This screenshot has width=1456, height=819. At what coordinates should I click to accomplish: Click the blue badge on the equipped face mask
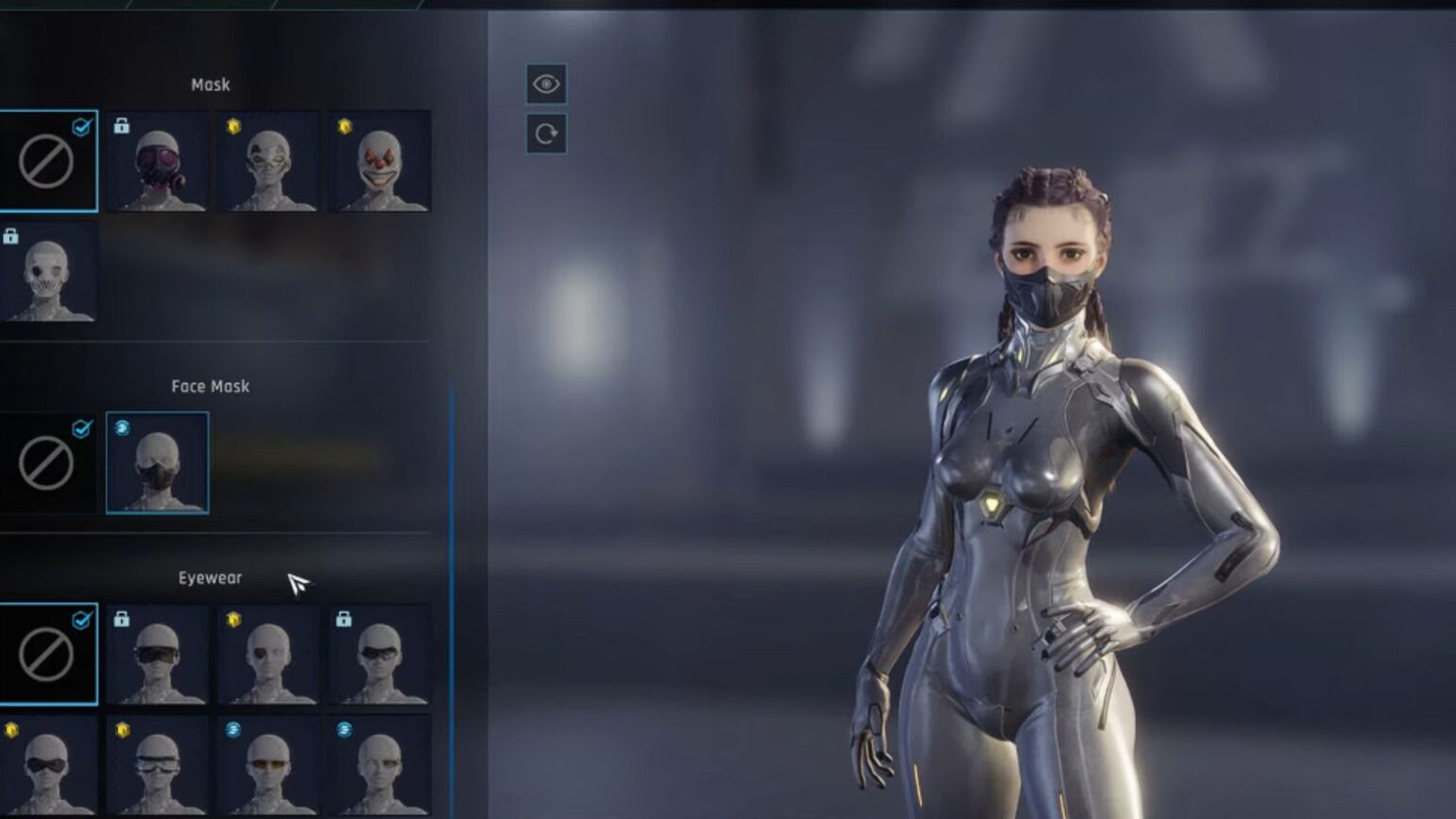(121, 428)
